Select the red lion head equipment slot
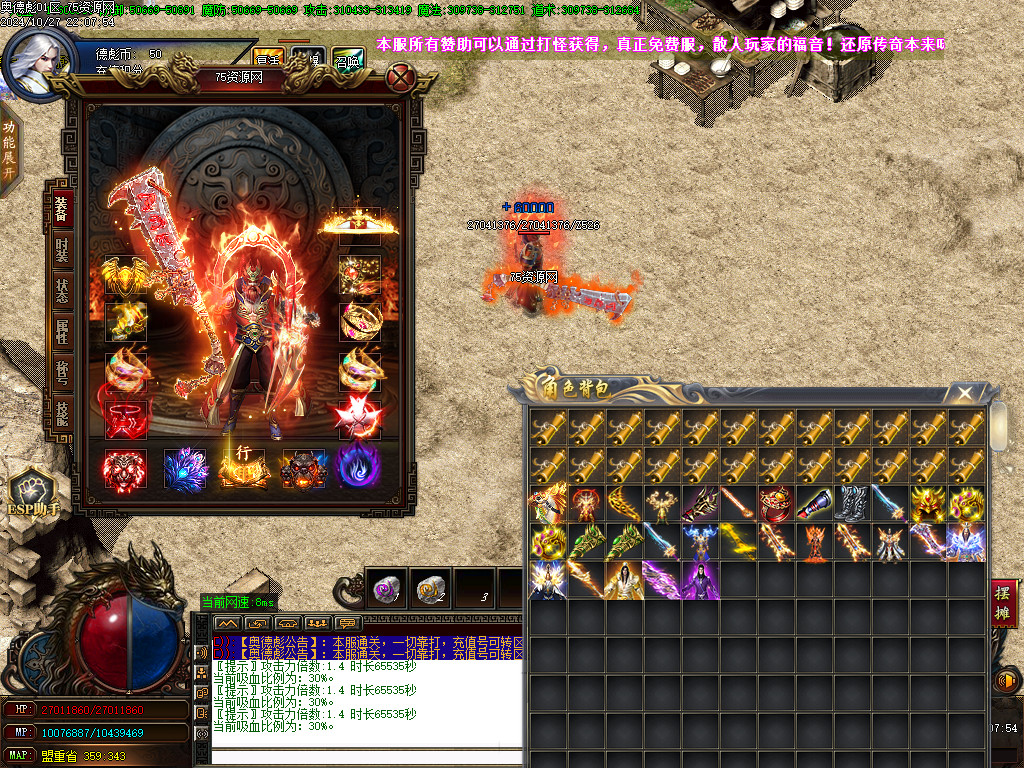 pyautogui.click(x=126, y=468)
